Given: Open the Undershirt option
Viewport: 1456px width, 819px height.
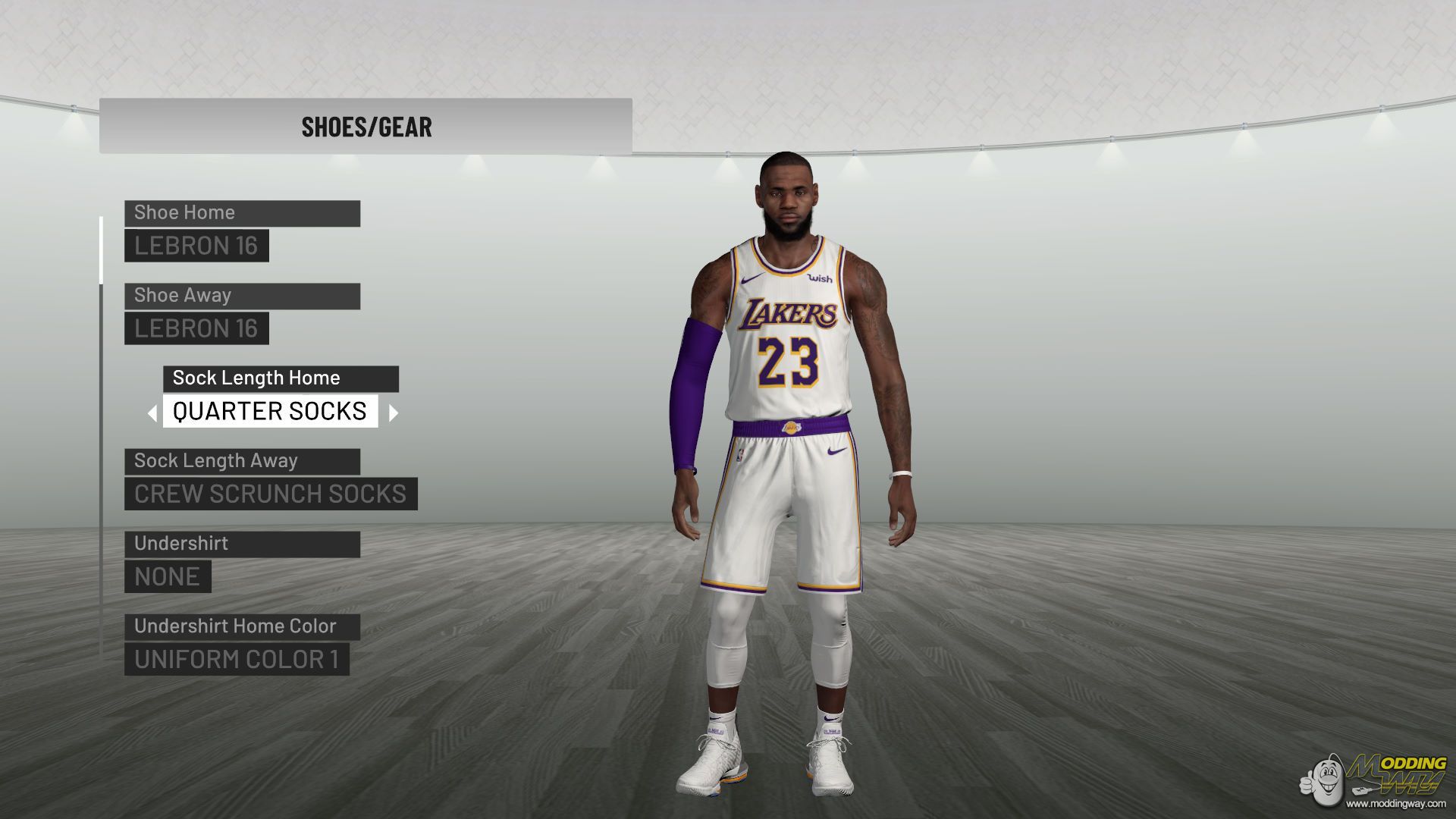Looking at the screenshot, I should coord(242,544).
